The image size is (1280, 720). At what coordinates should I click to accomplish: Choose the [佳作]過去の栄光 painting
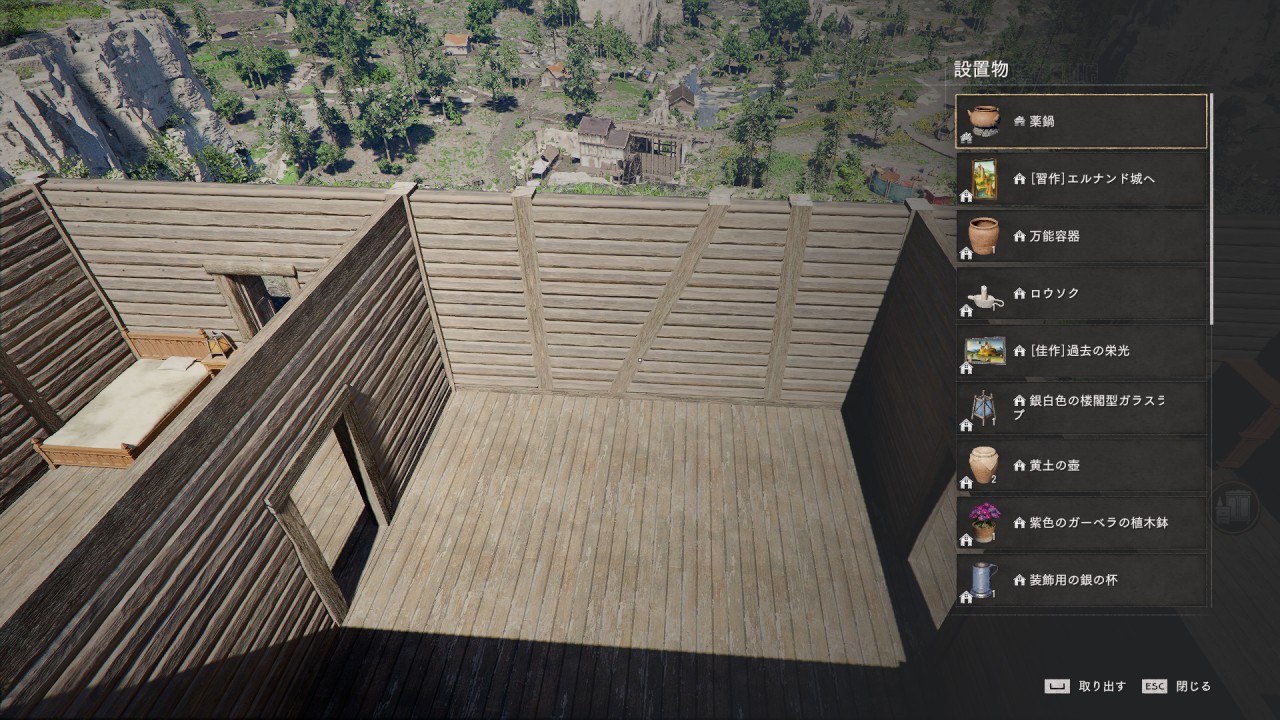click(x=1081, y=351)
